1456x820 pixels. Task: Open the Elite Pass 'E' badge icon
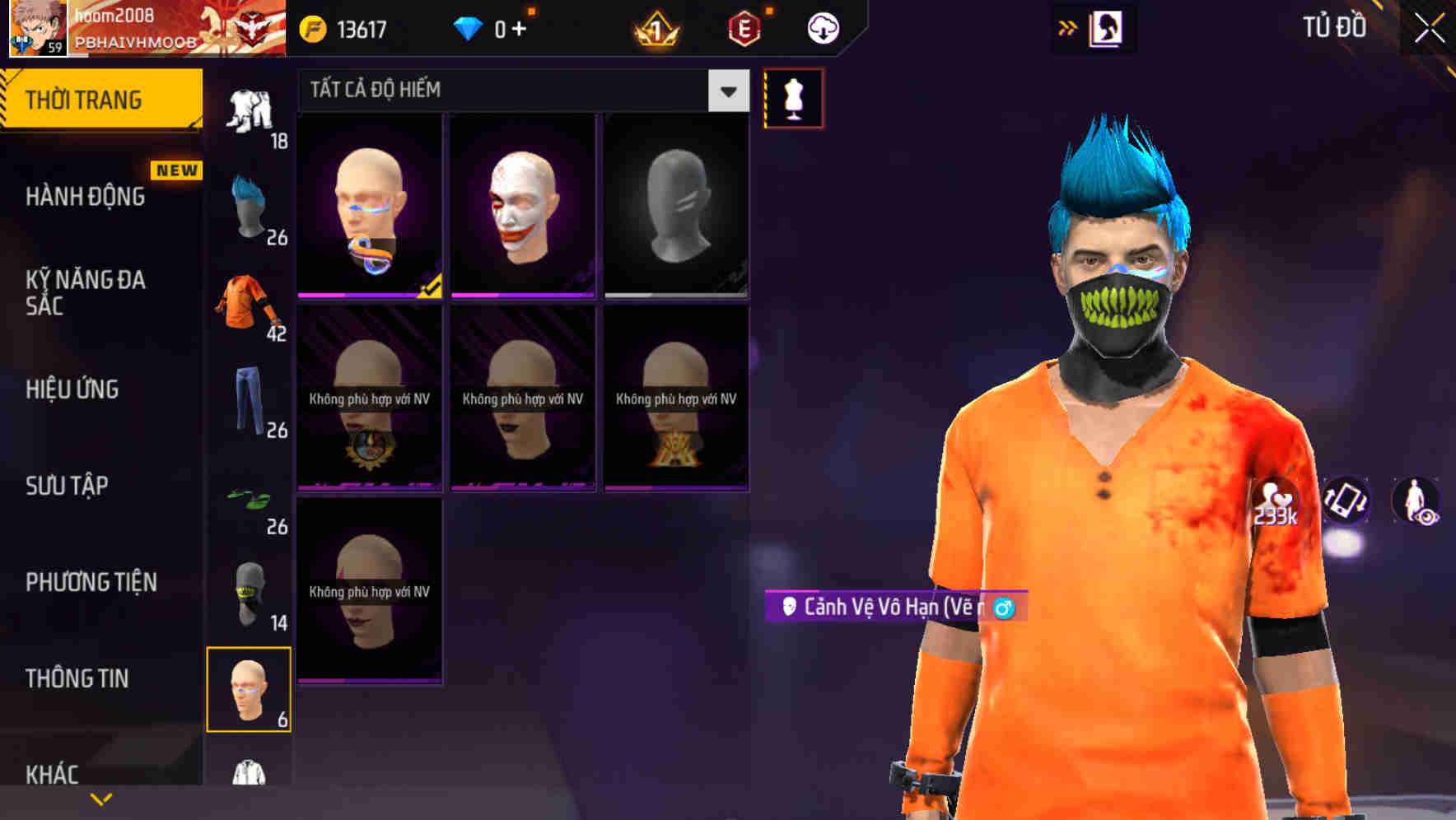click(744, 26)
